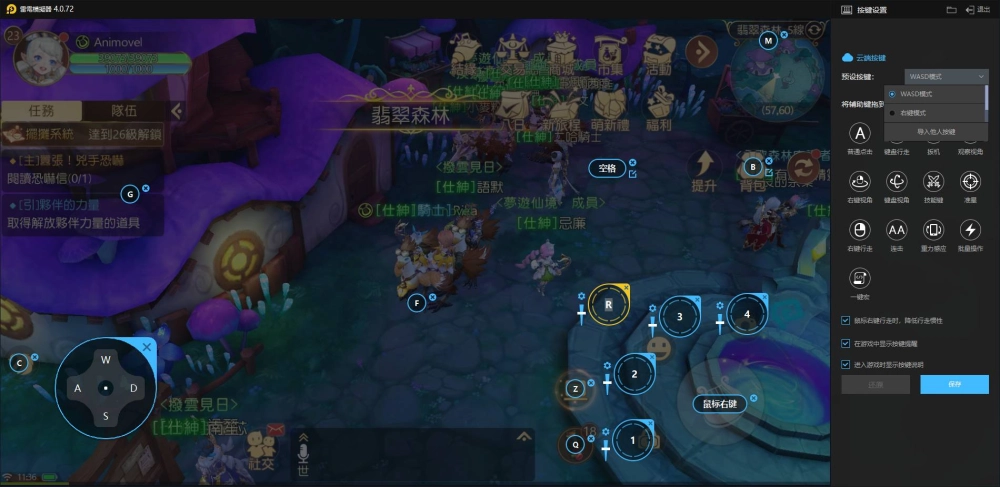Open the 新旅程 new journey icon

tap(562, 108)
